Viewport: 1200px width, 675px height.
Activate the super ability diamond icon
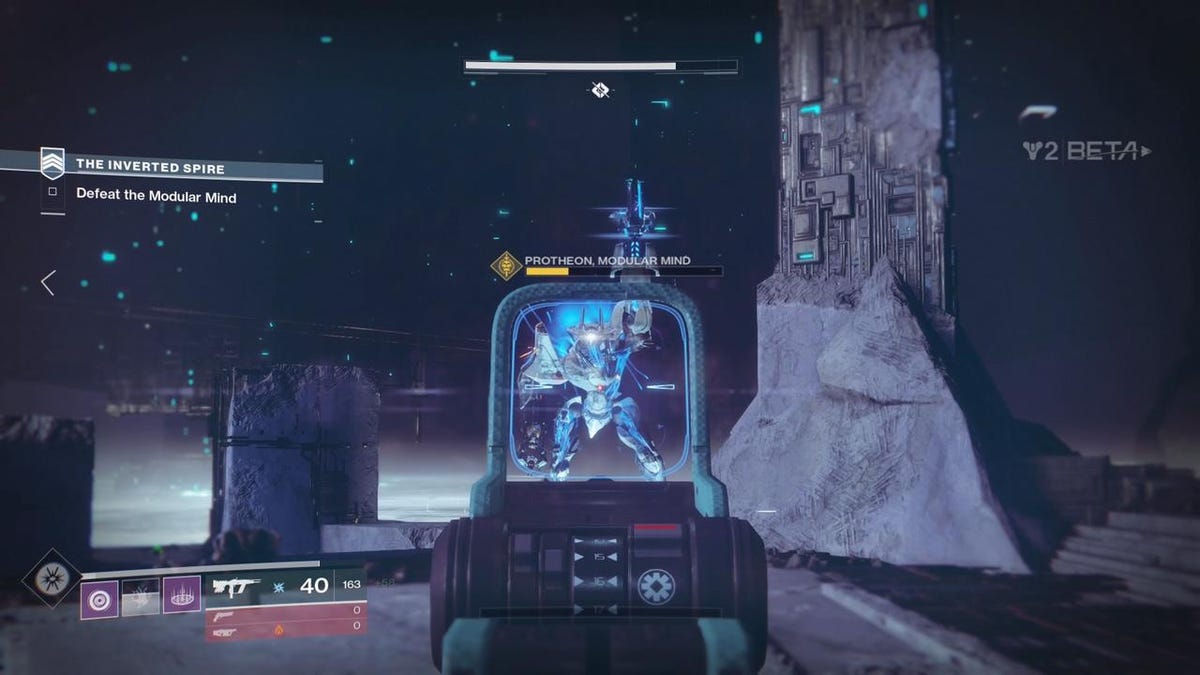coord(52,578)
